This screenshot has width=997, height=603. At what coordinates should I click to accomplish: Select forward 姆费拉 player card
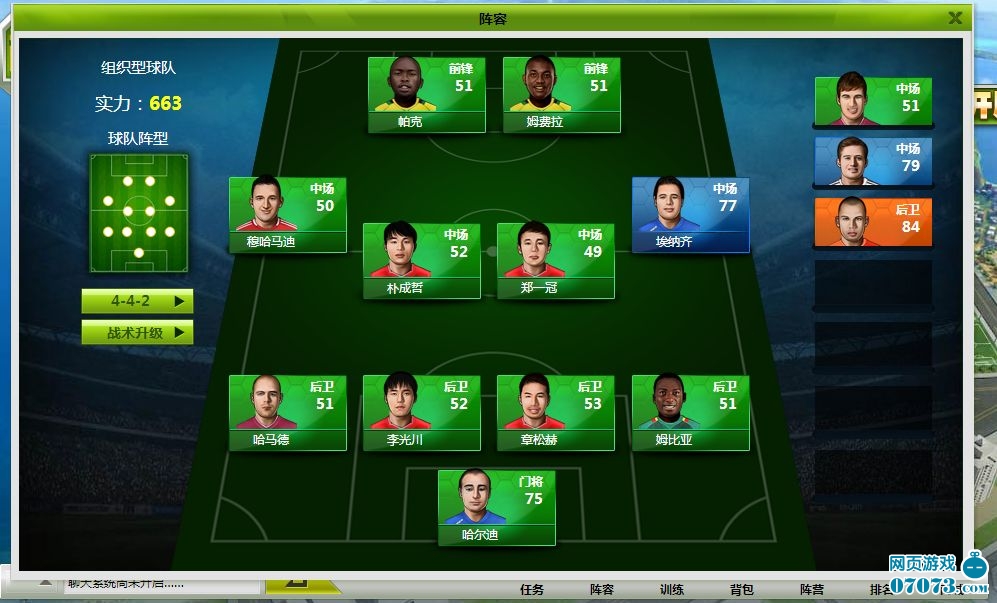click(x=561, y=94)
